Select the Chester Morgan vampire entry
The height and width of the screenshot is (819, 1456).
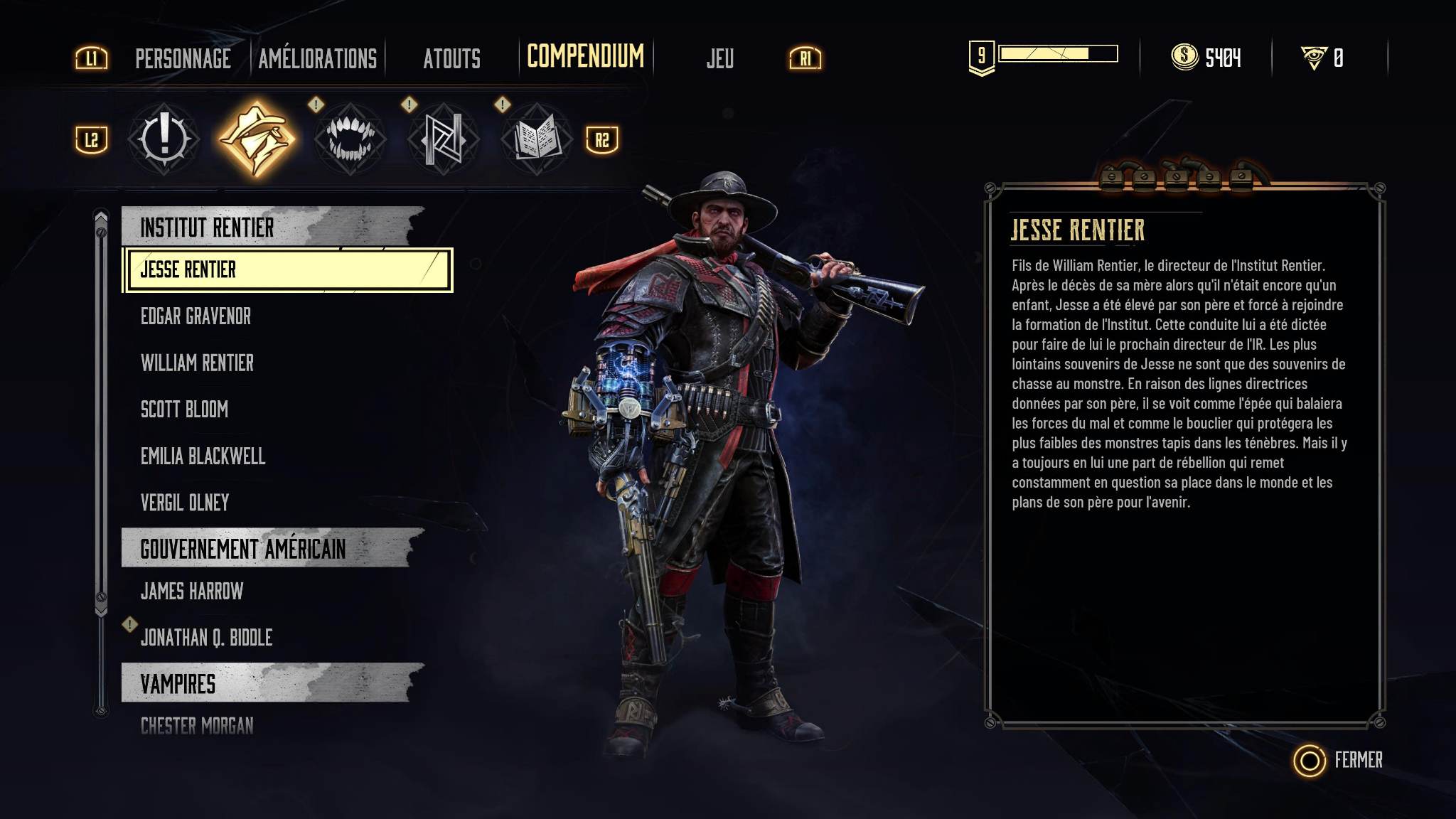tap(197, 726)
